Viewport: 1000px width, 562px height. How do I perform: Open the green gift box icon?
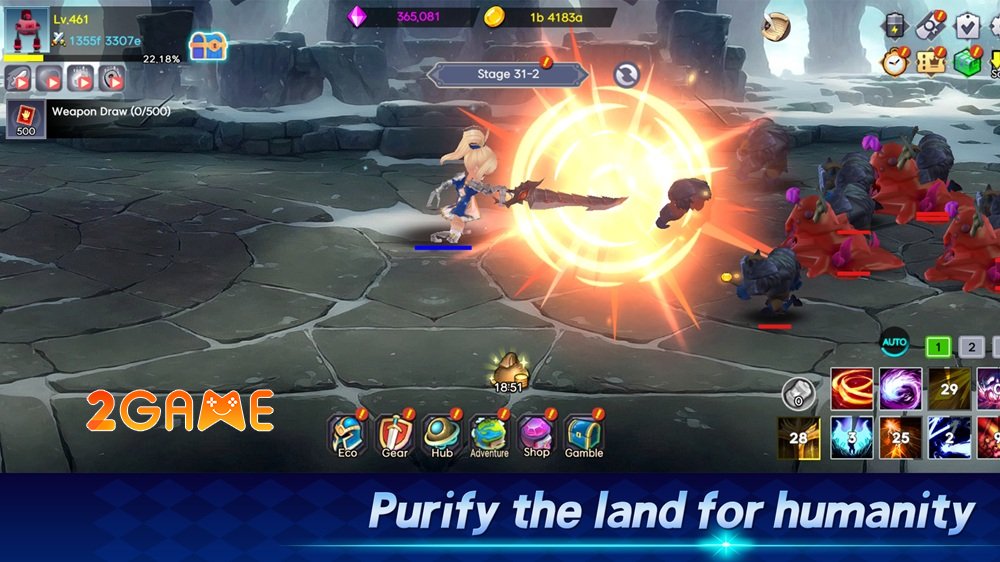(964, 62)
